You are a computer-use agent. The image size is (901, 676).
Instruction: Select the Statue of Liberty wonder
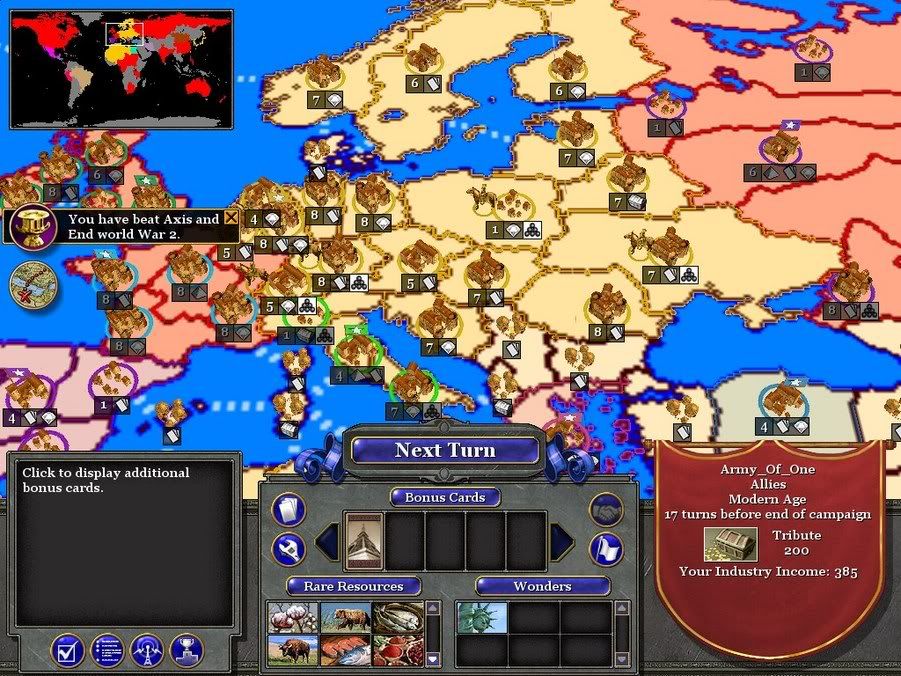[481, 618]
